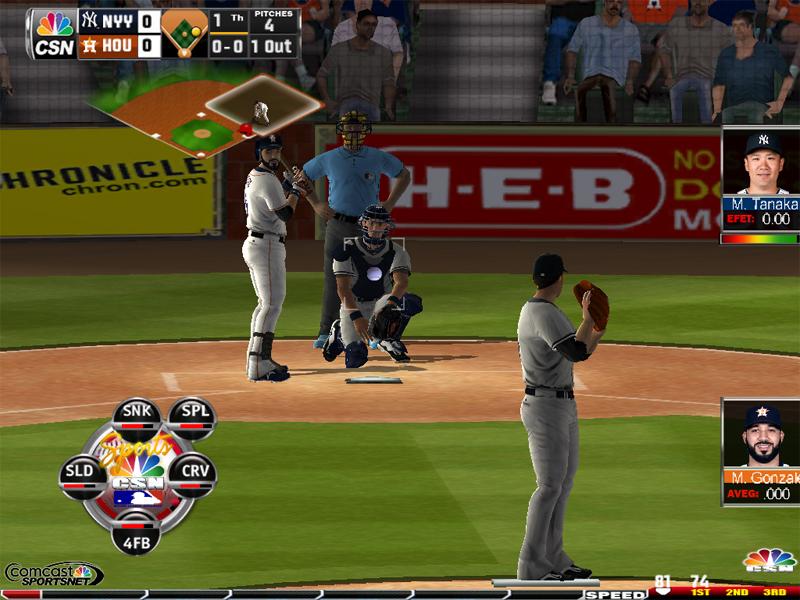
Task: Pick the SLD slider pitch
Action: point(81,472)
